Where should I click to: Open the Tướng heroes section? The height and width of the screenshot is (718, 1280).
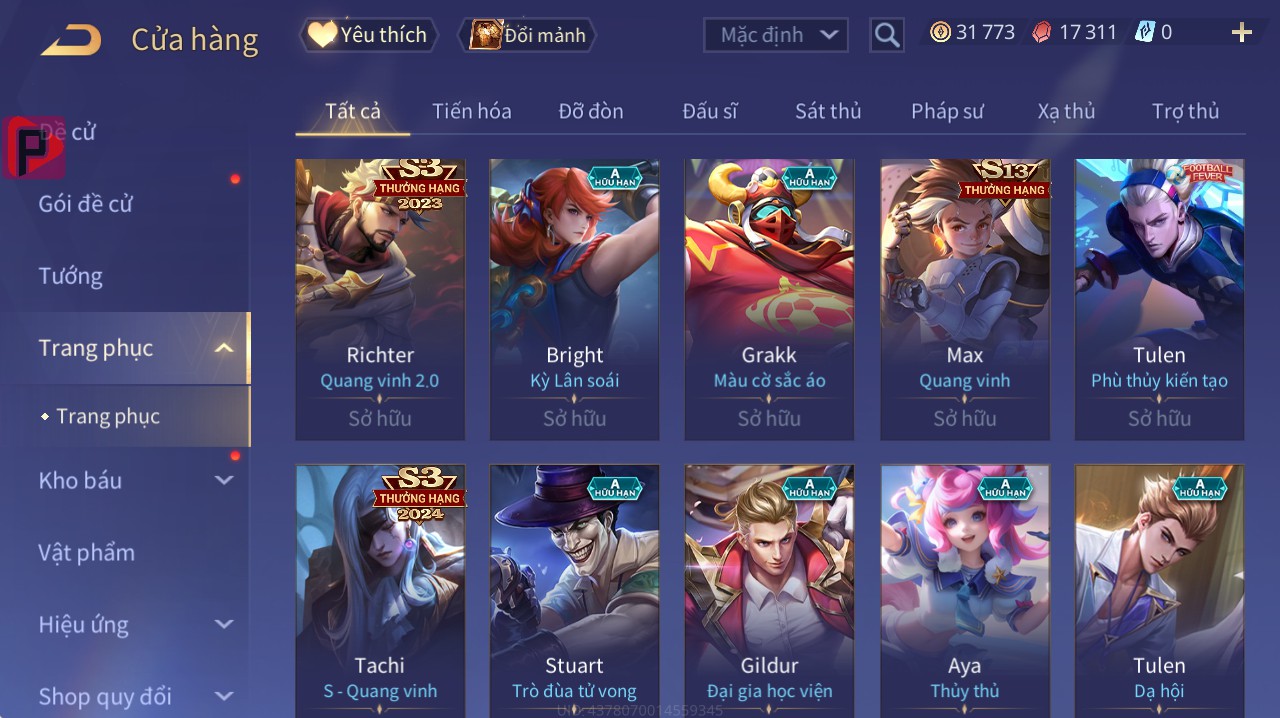(x=71, y=276)
